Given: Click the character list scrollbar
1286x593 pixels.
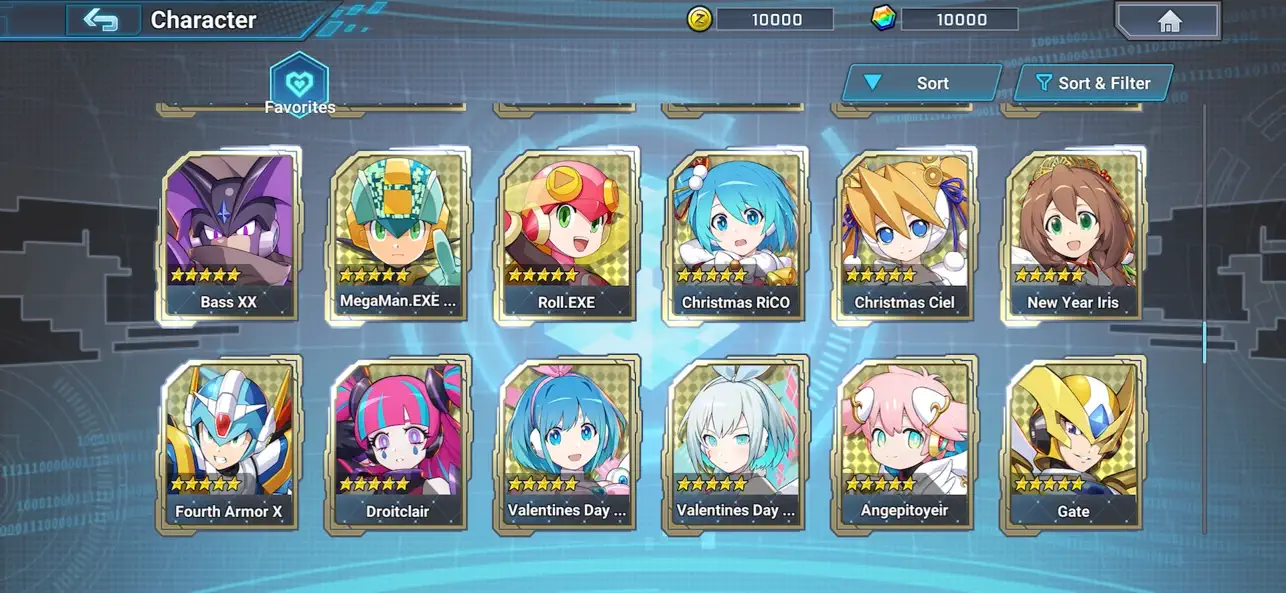Looking at the screenshot, I should (1204, 341).
